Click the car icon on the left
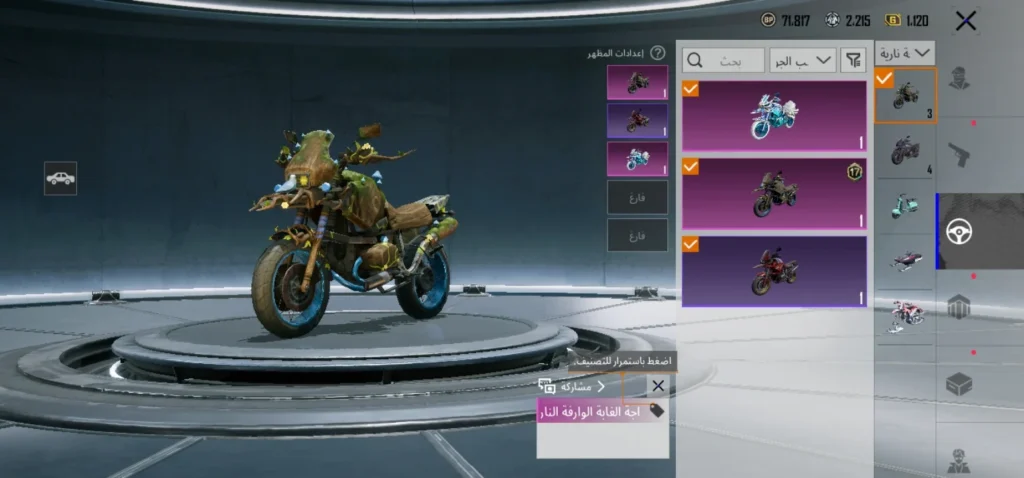1024x478 pixels. pos(60,178)
